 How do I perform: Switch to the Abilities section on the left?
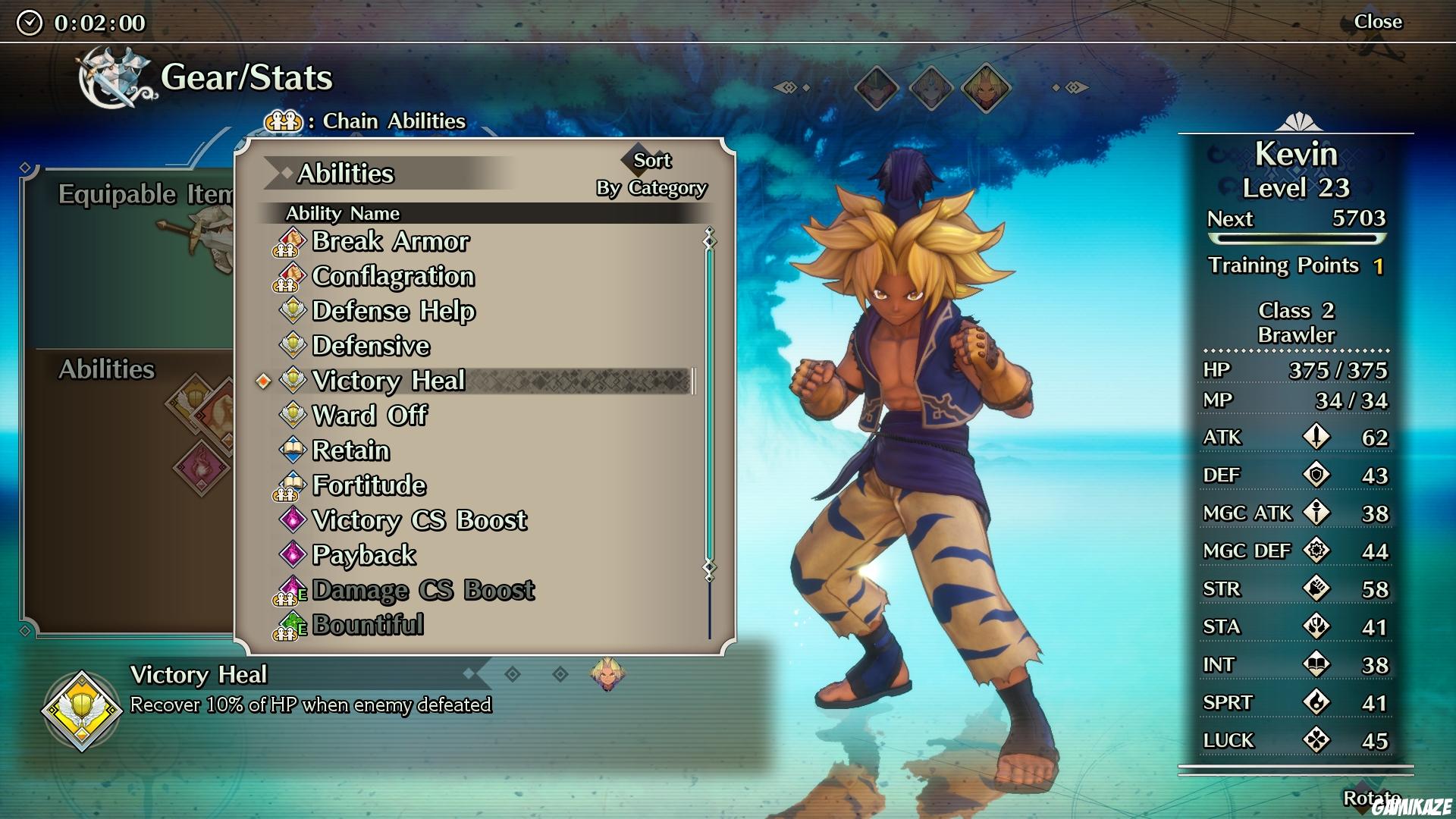click(106, 370)
